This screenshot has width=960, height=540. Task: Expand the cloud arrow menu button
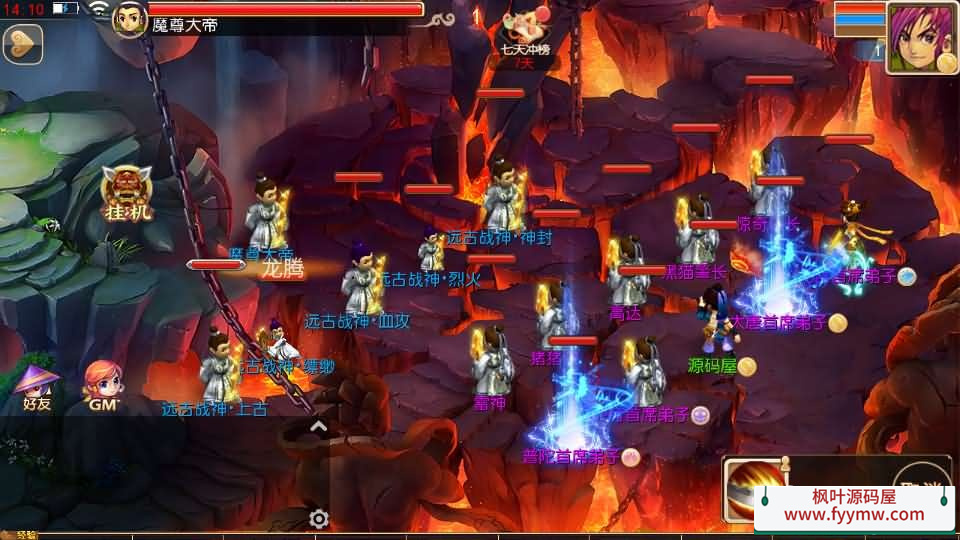22,44
